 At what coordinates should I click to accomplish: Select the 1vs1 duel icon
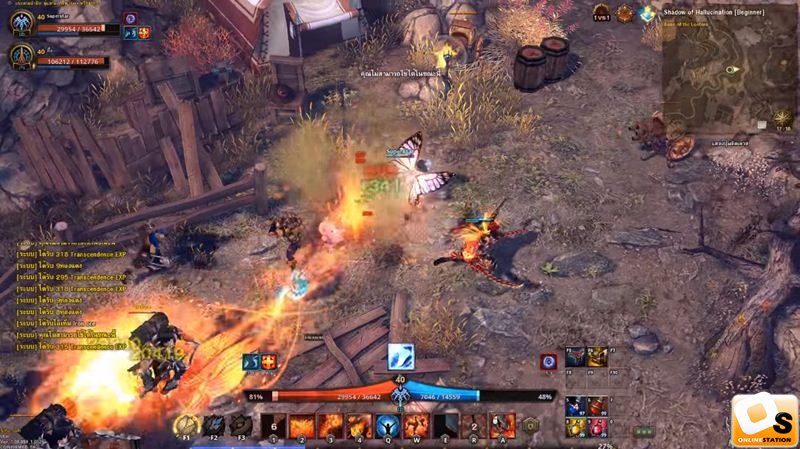pyautogui.click(x=601, y=14)
